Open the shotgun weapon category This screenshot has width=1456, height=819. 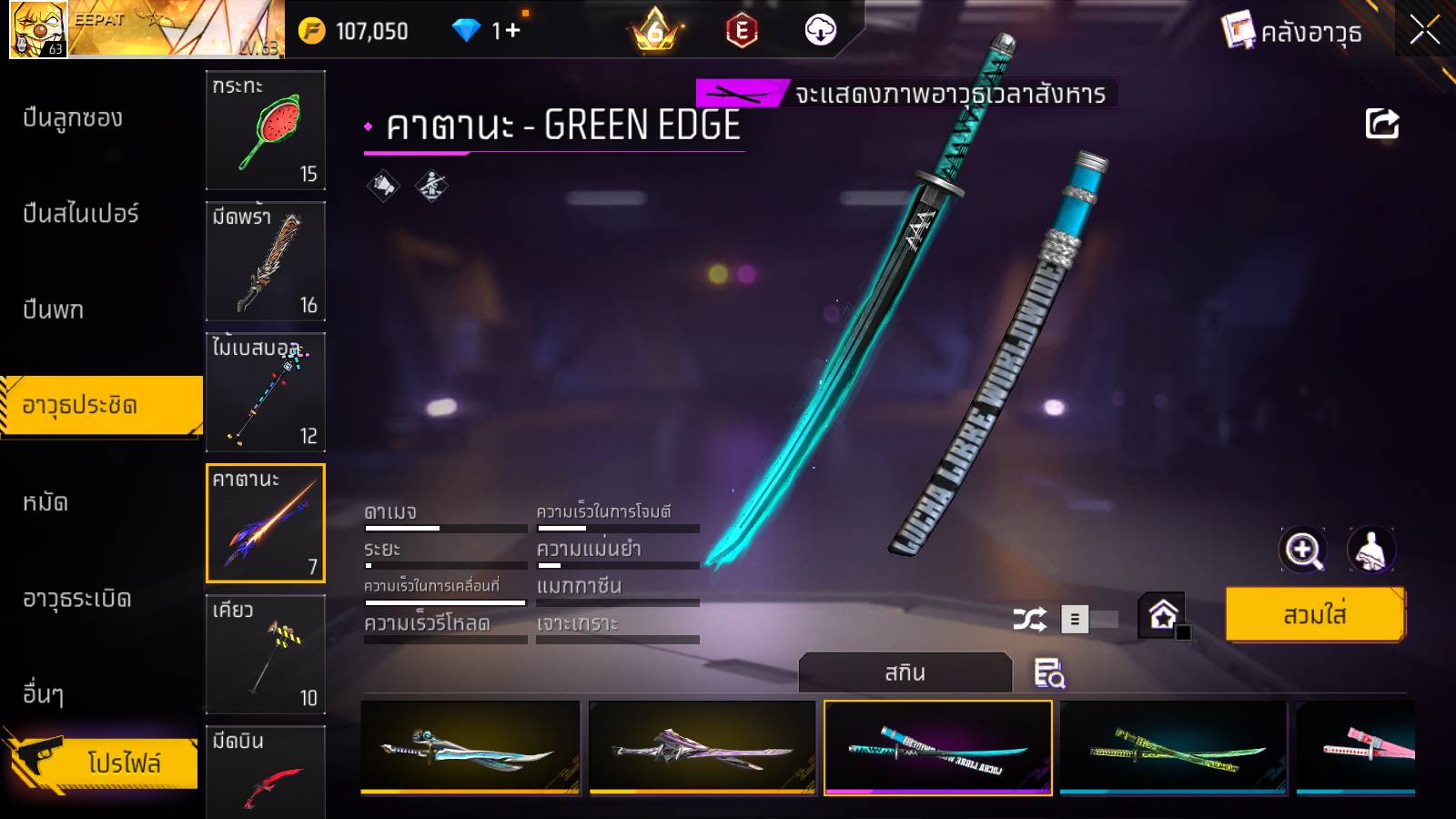click(x=73, y=118)
